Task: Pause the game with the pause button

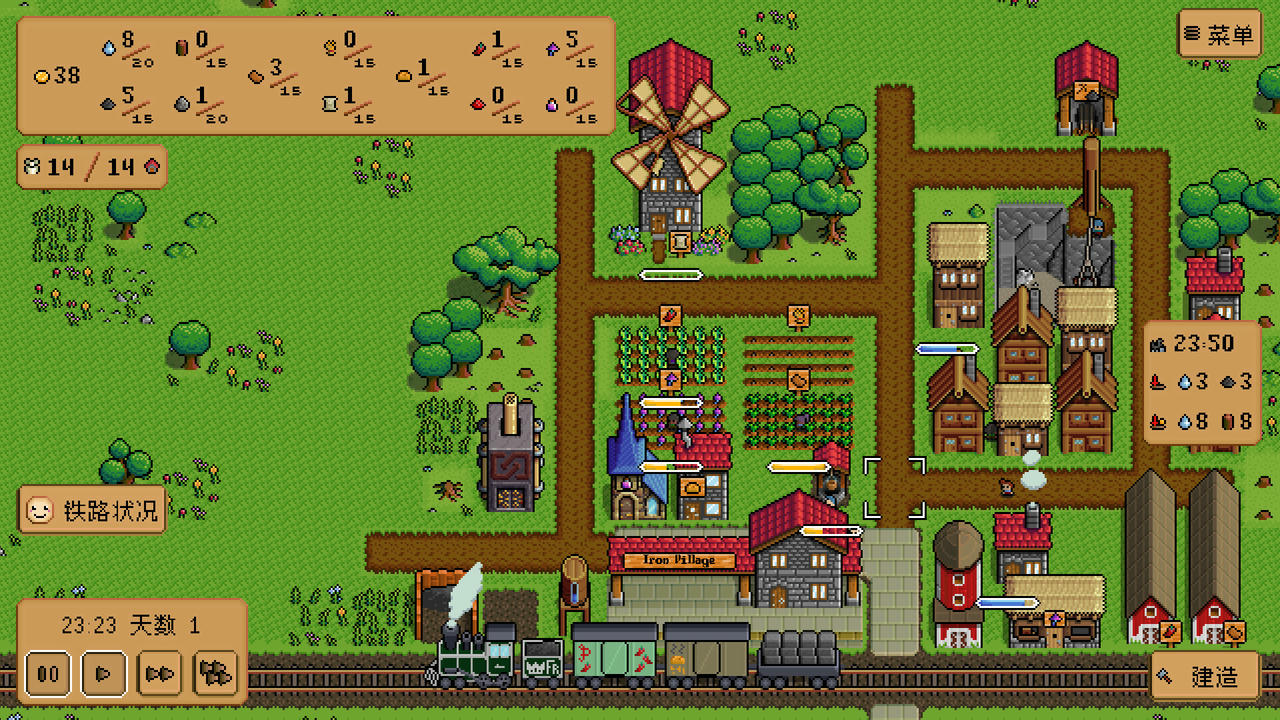Action: point(46,674)
